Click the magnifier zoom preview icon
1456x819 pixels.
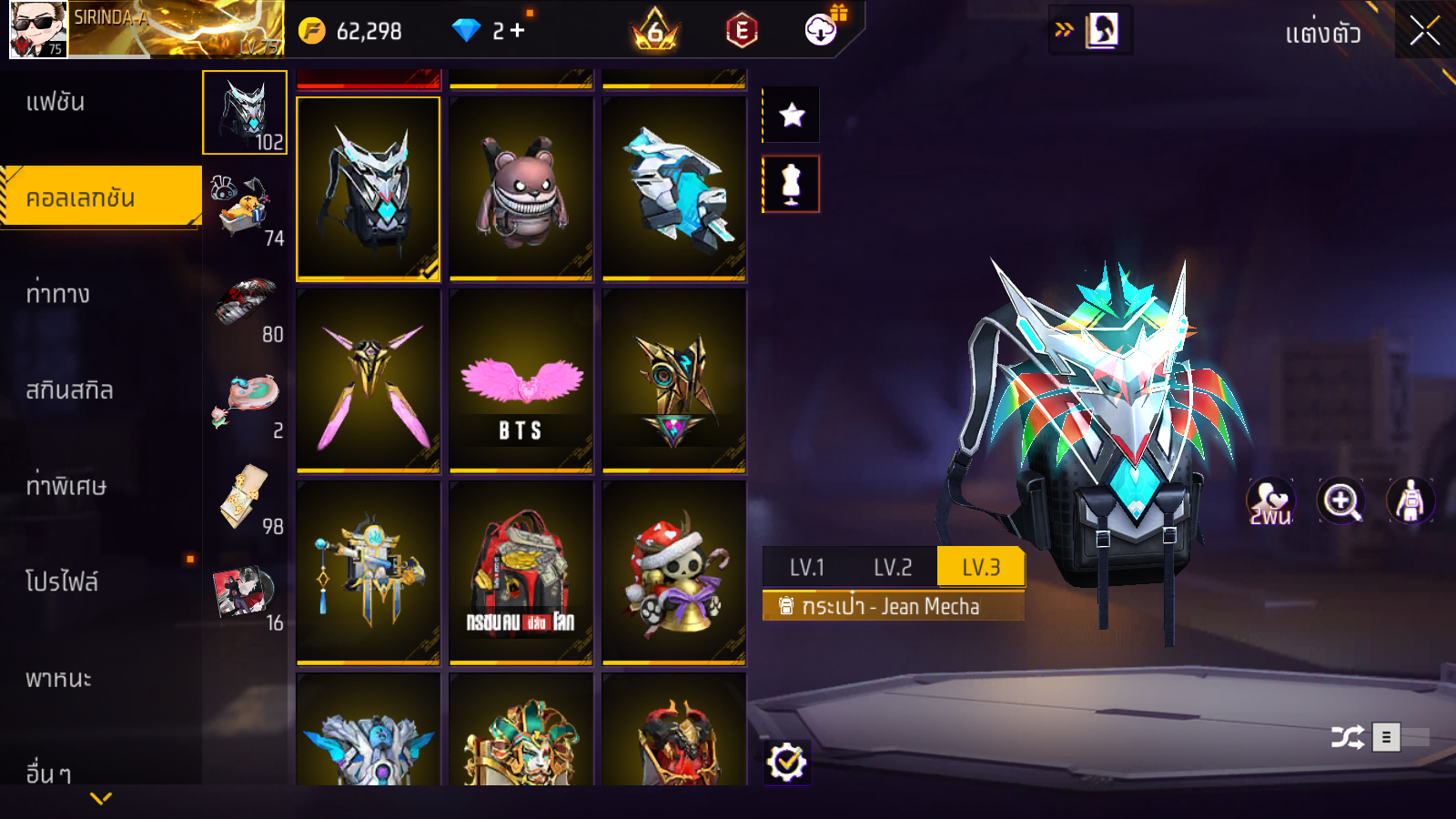coord(1341,501)
